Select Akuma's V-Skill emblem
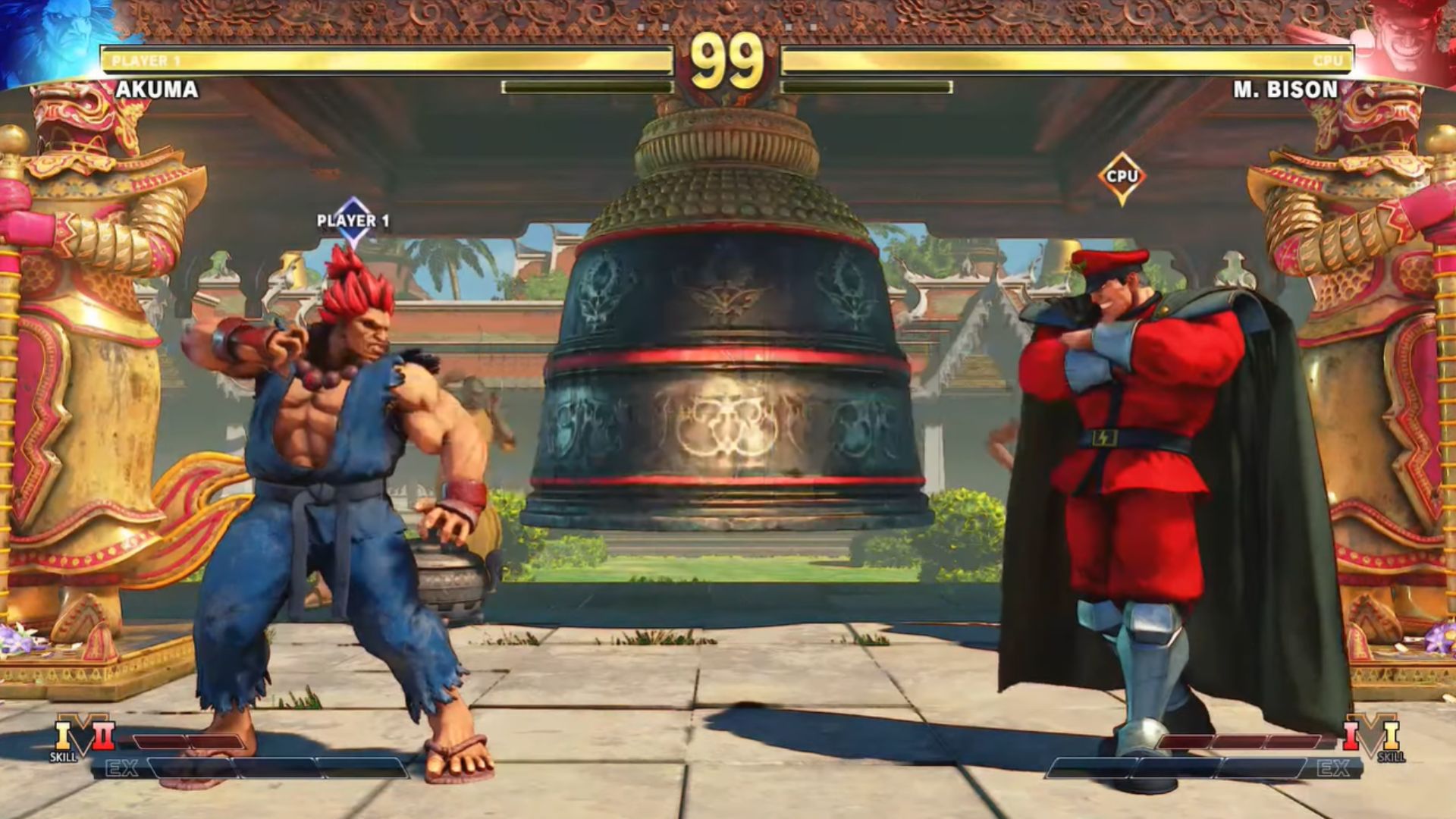Image resolution: width=1456 pixels, height=819 pixels. (x=83, y=735)
